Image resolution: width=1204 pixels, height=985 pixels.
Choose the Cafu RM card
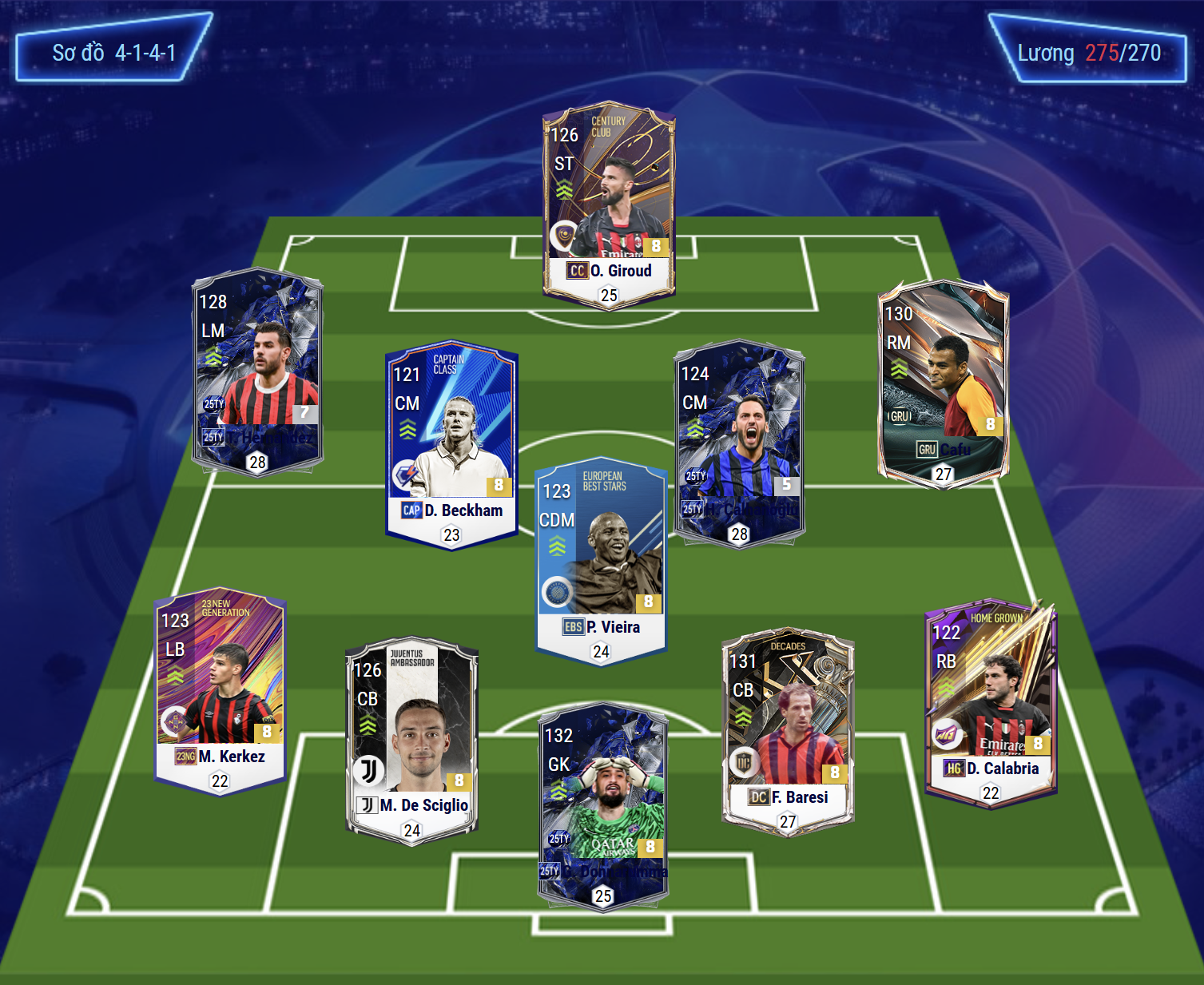(x=943, y=383)
